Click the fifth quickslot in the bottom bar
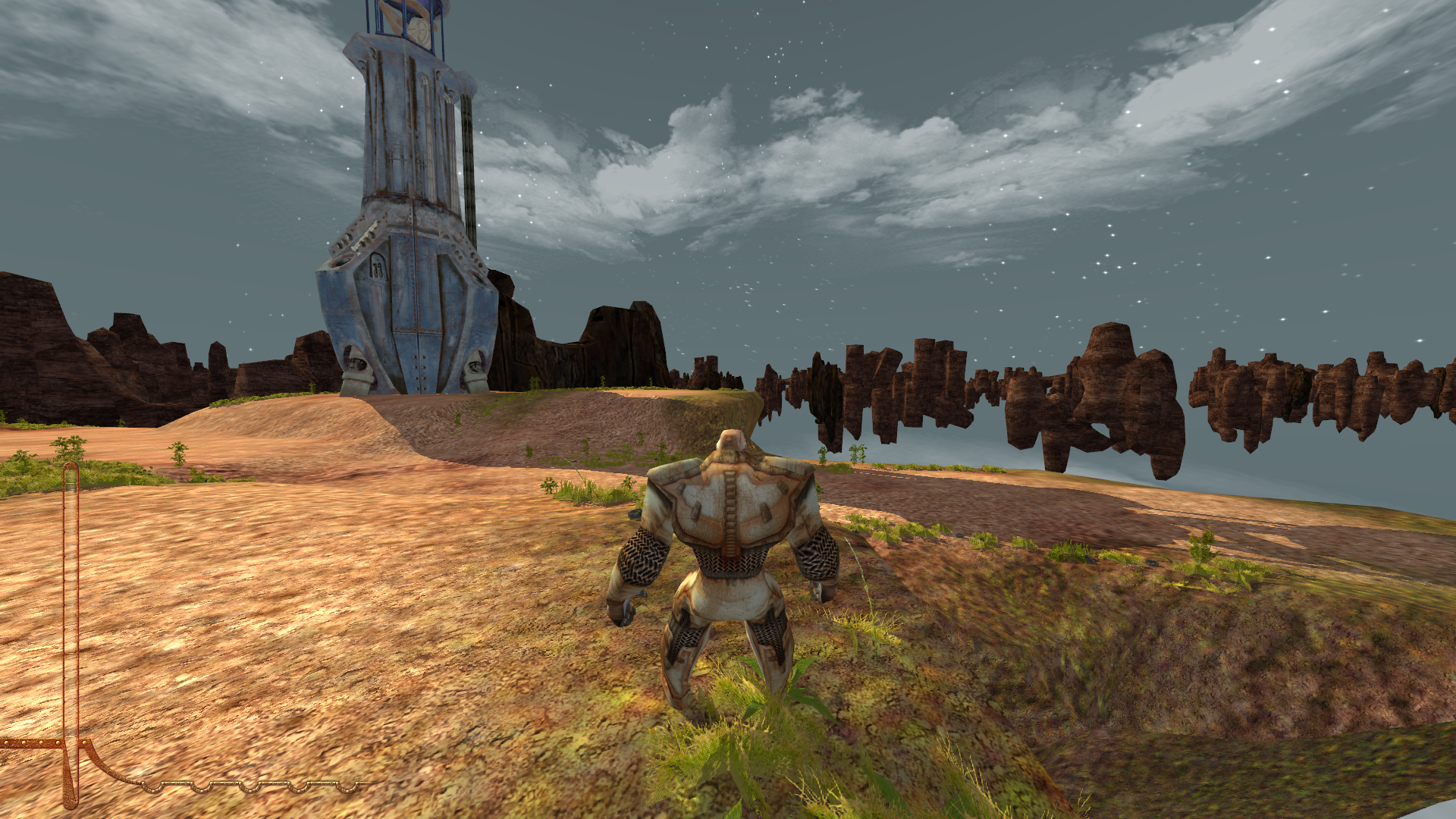The image size is (1456, 819). pos(347,787)
